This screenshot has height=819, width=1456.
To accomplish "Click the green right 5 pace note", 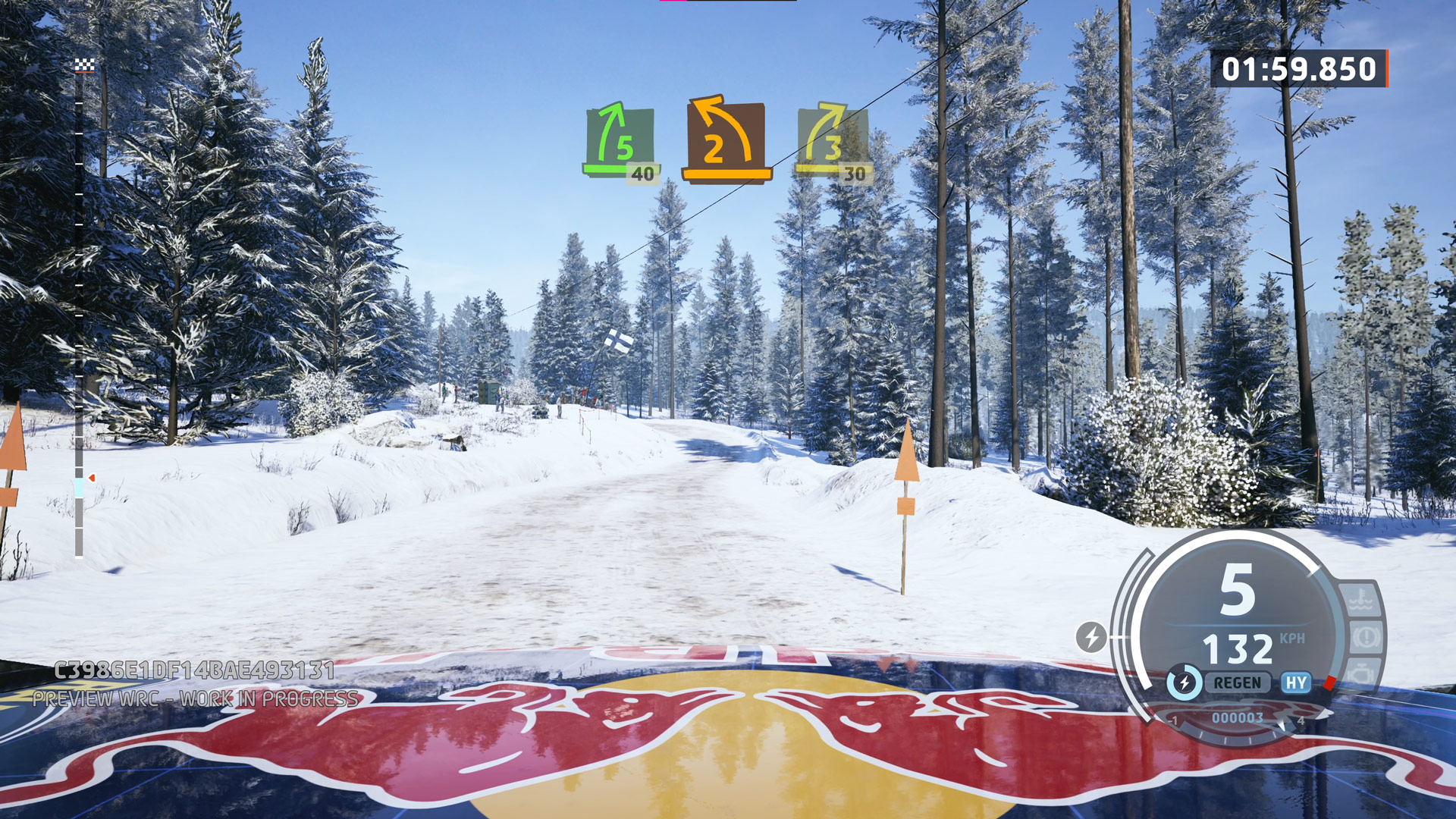I will coord(620,143).
